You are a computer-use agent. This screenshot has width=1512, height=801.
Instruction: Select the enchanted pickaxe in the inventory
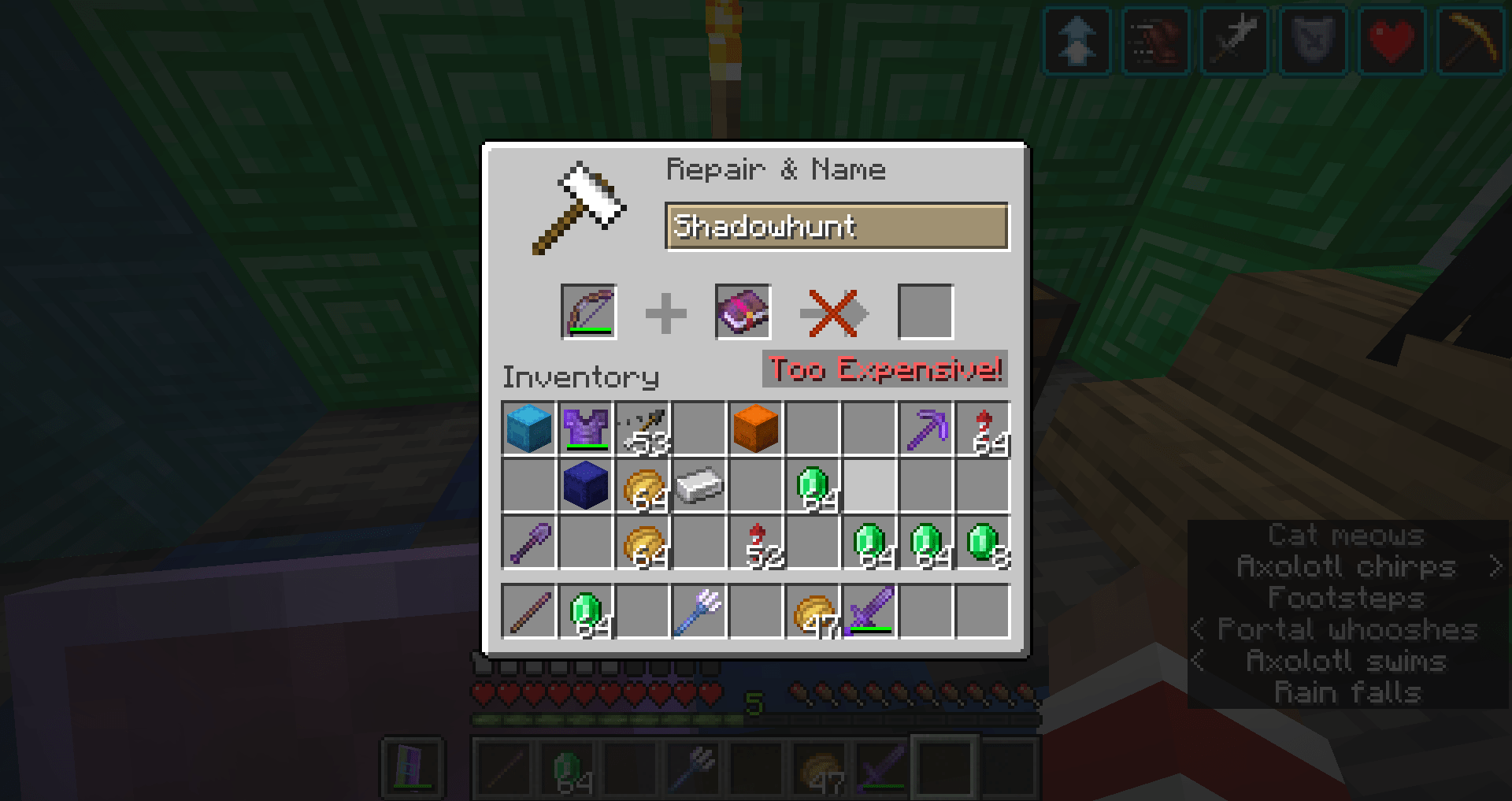pos(925,429)
